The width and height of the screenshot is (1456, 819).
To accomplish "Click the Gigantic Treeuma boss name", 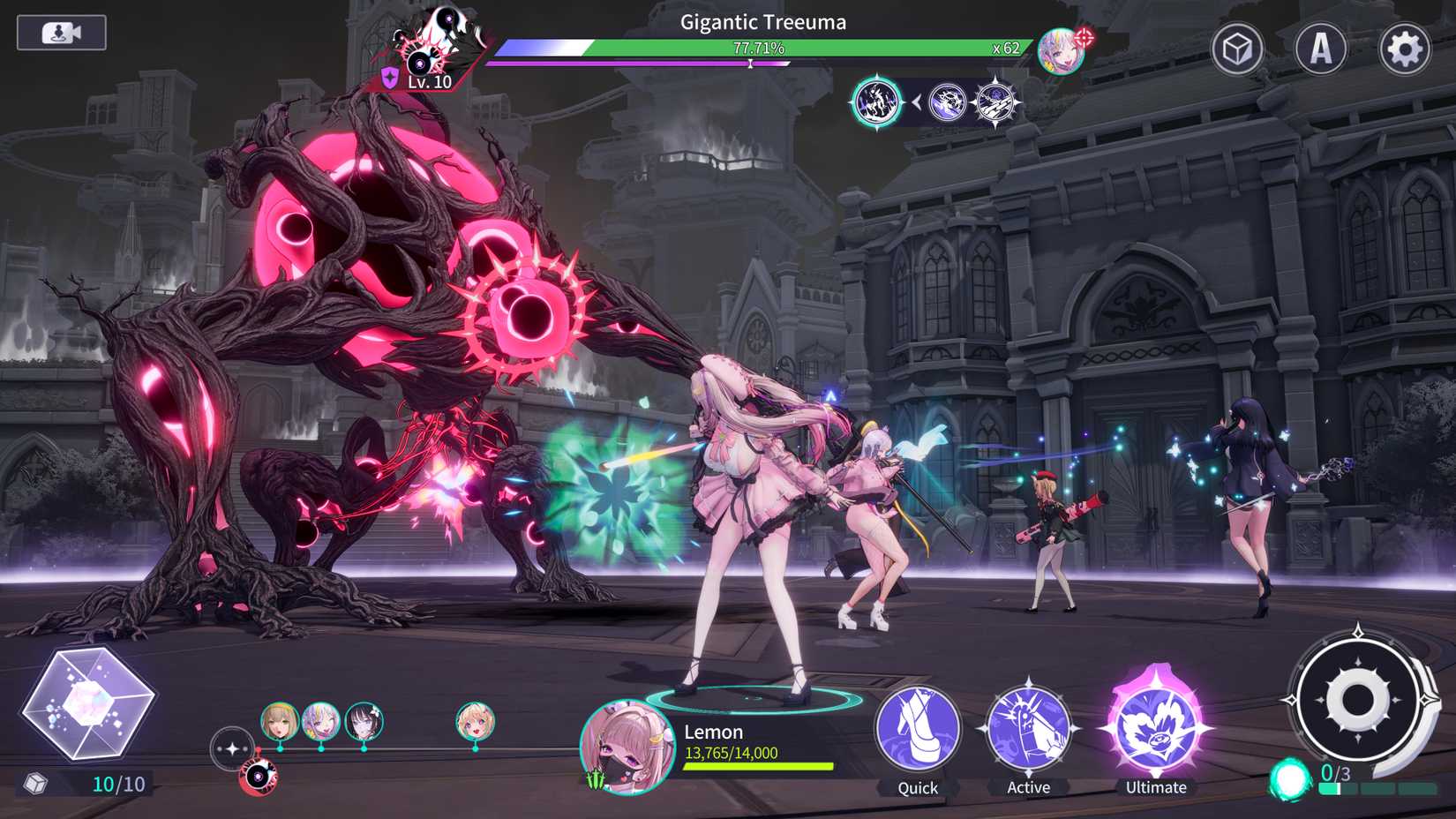I will tap(761, 21).
